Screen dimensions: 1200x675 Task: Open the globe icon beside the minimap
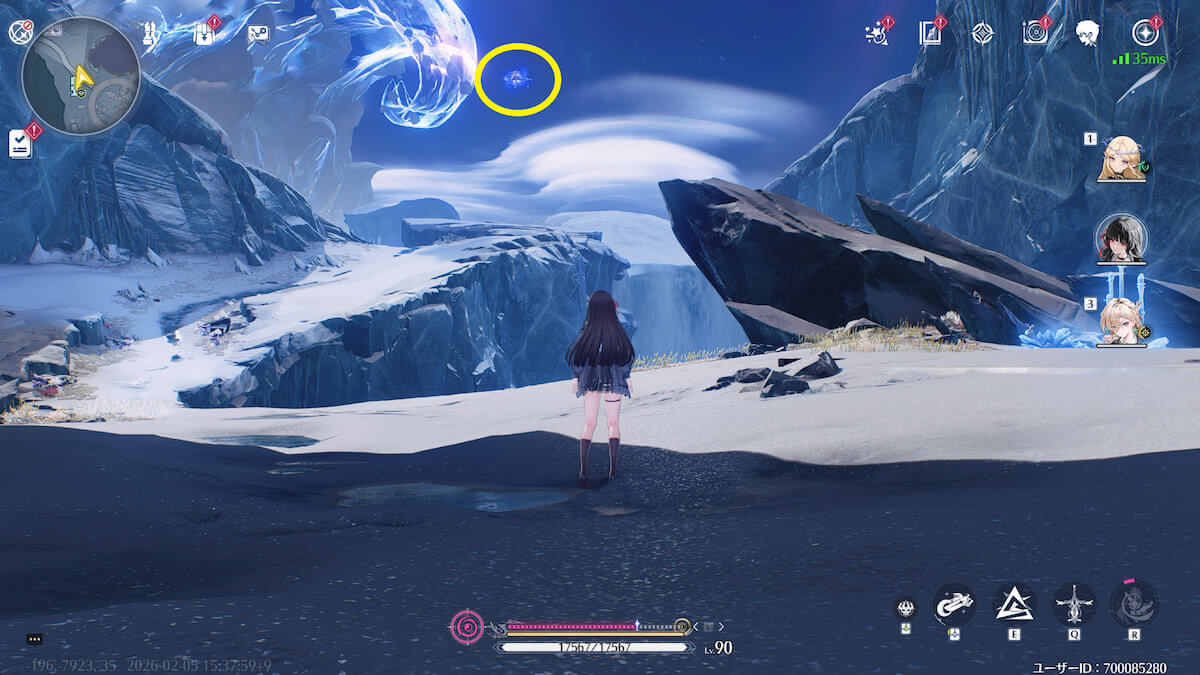pyautogui.click(x=20, y=32)
